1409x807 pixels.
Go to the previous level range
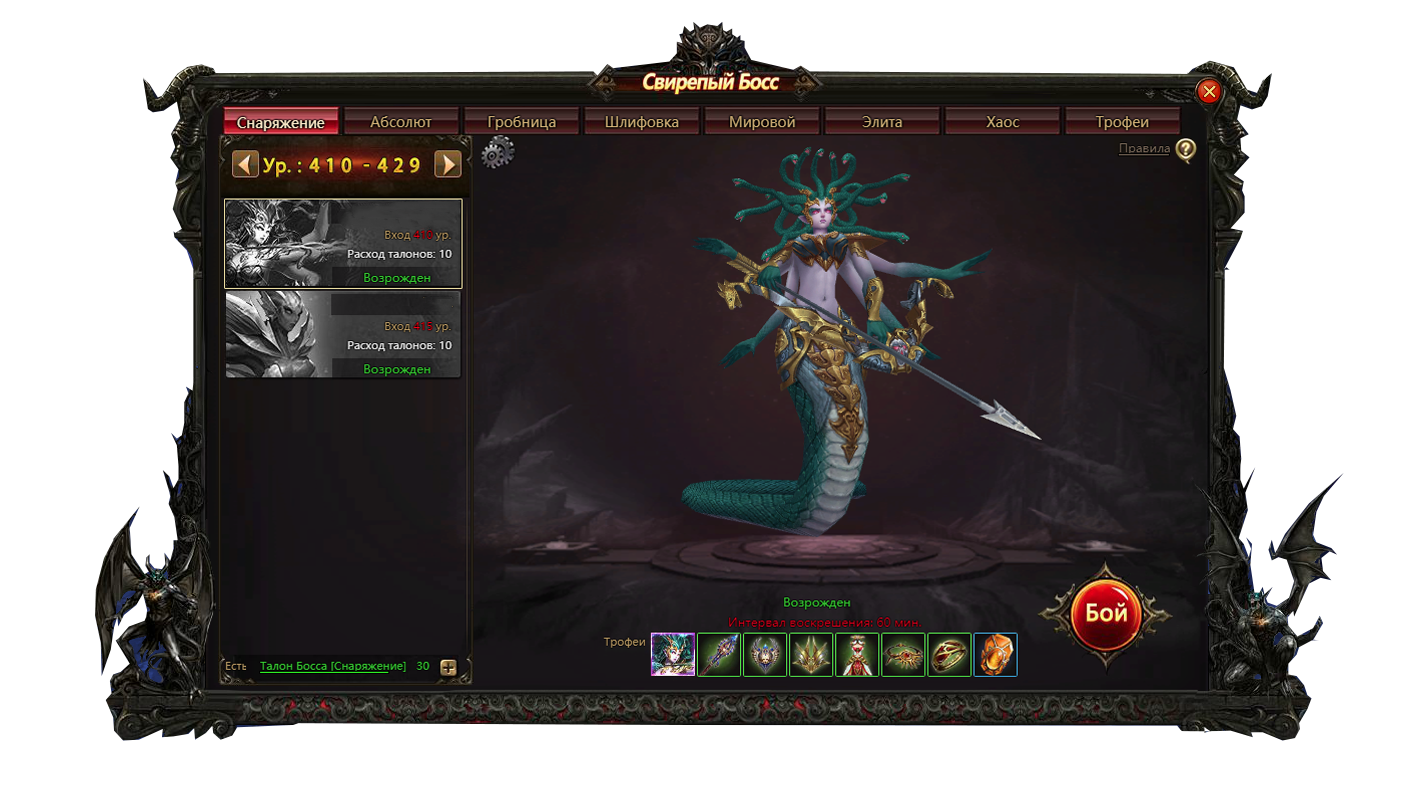[245, 164]
